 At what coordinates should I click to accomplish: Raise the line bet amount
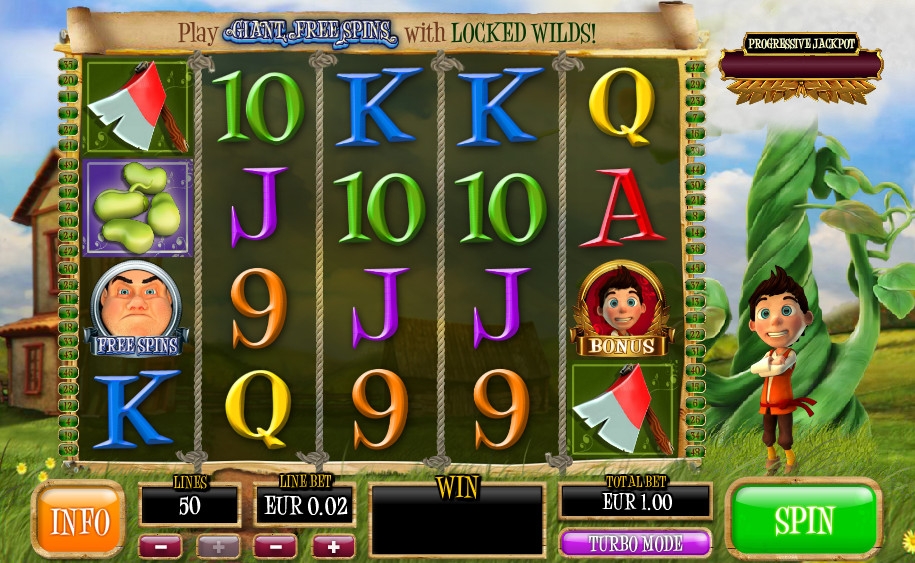point(333,546)
